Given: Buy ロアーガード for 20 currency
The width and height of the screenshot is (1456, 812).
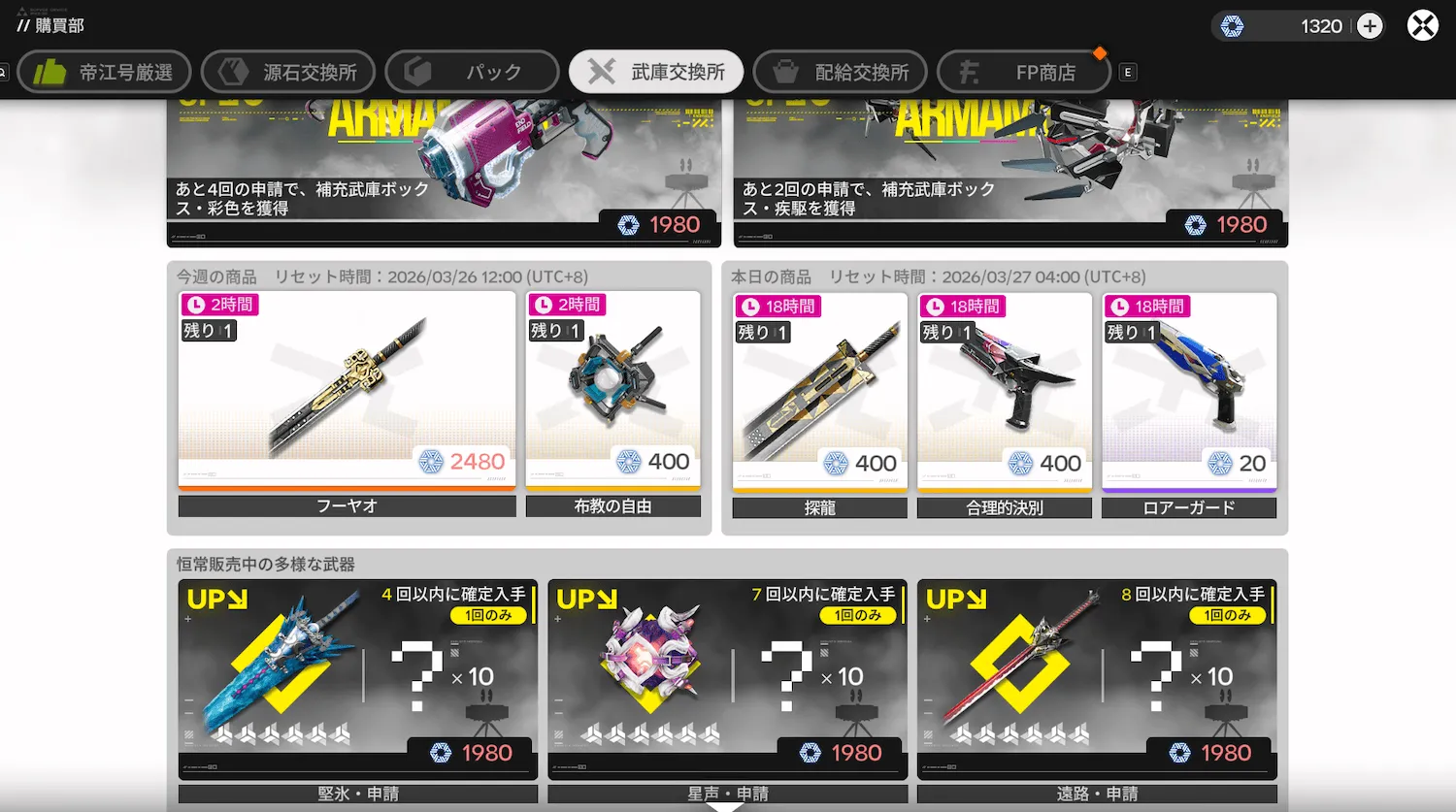Looking at the screenshot, I should point(1188,393).
